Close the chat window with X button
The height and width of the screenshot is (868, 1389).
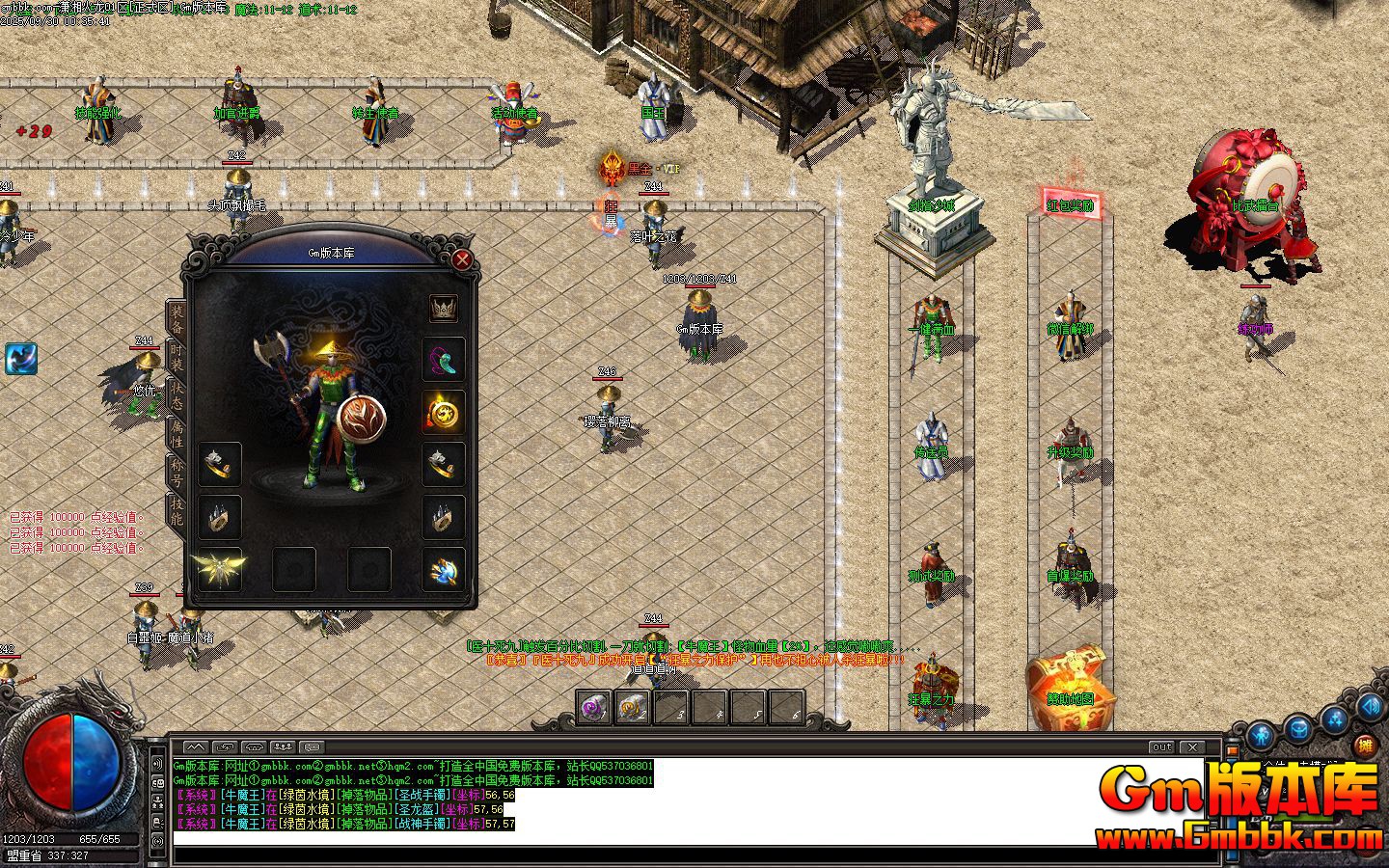click(1193, 747)
